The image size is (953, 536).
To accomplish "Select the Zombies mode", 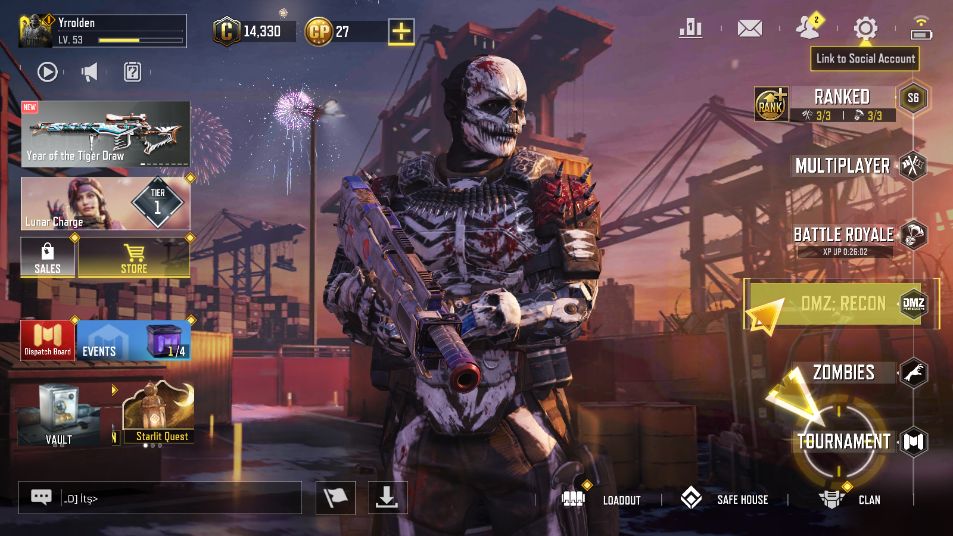I will (x=843, y=373).
